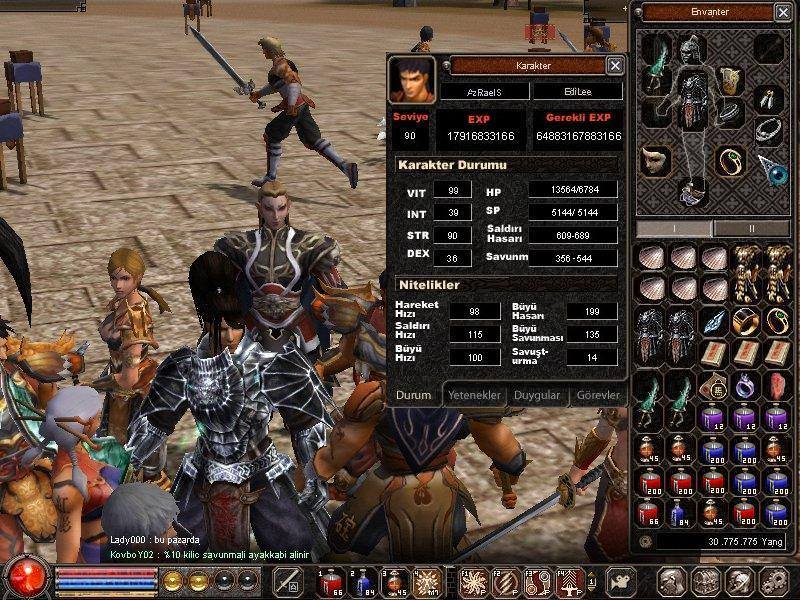800x600 pixels.
Task: Choose the equipped necklace slot
Action: [768, 129]
